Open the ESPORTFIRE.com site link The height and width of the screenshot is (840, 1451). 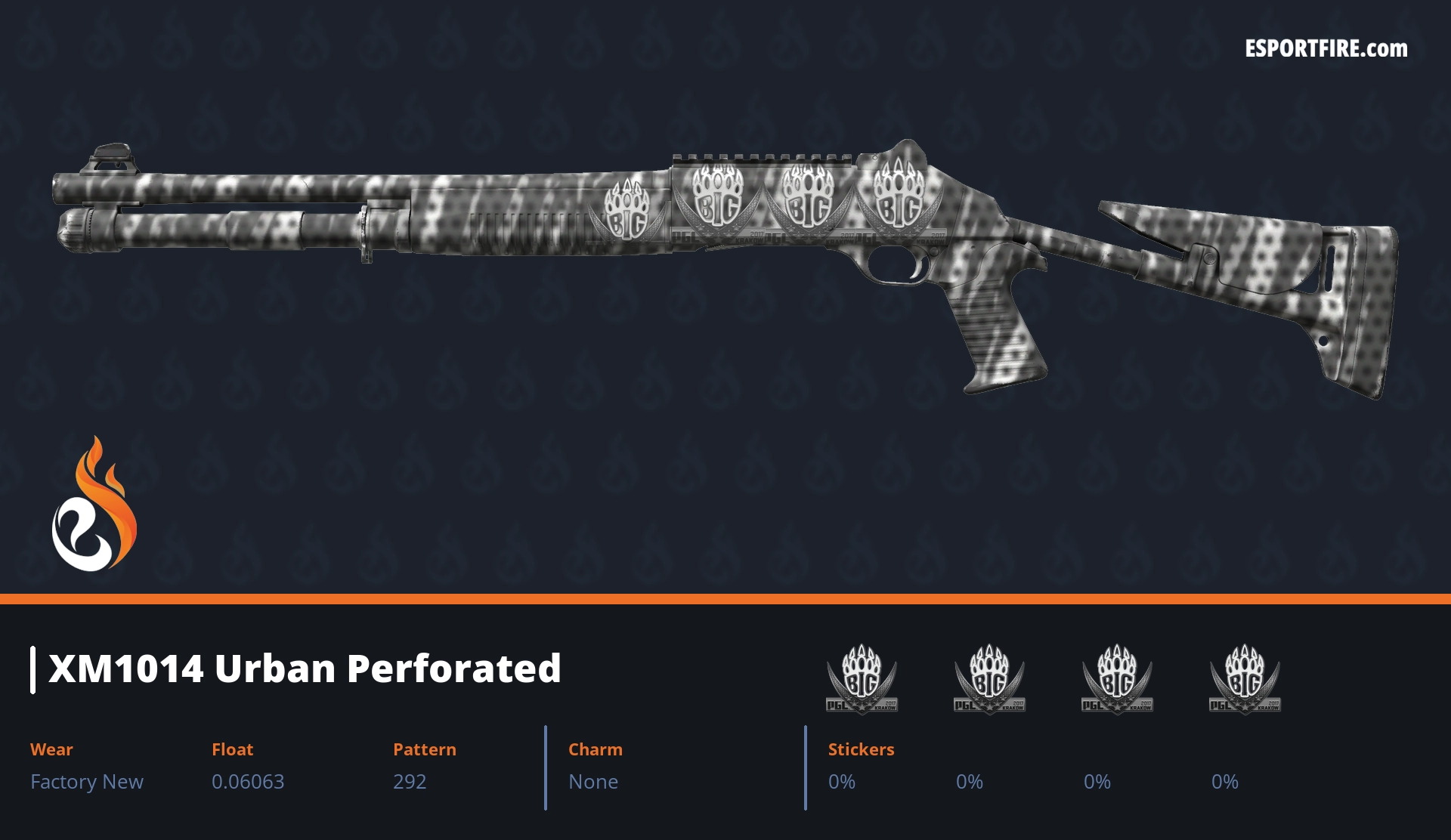(x=1326, y=49)
